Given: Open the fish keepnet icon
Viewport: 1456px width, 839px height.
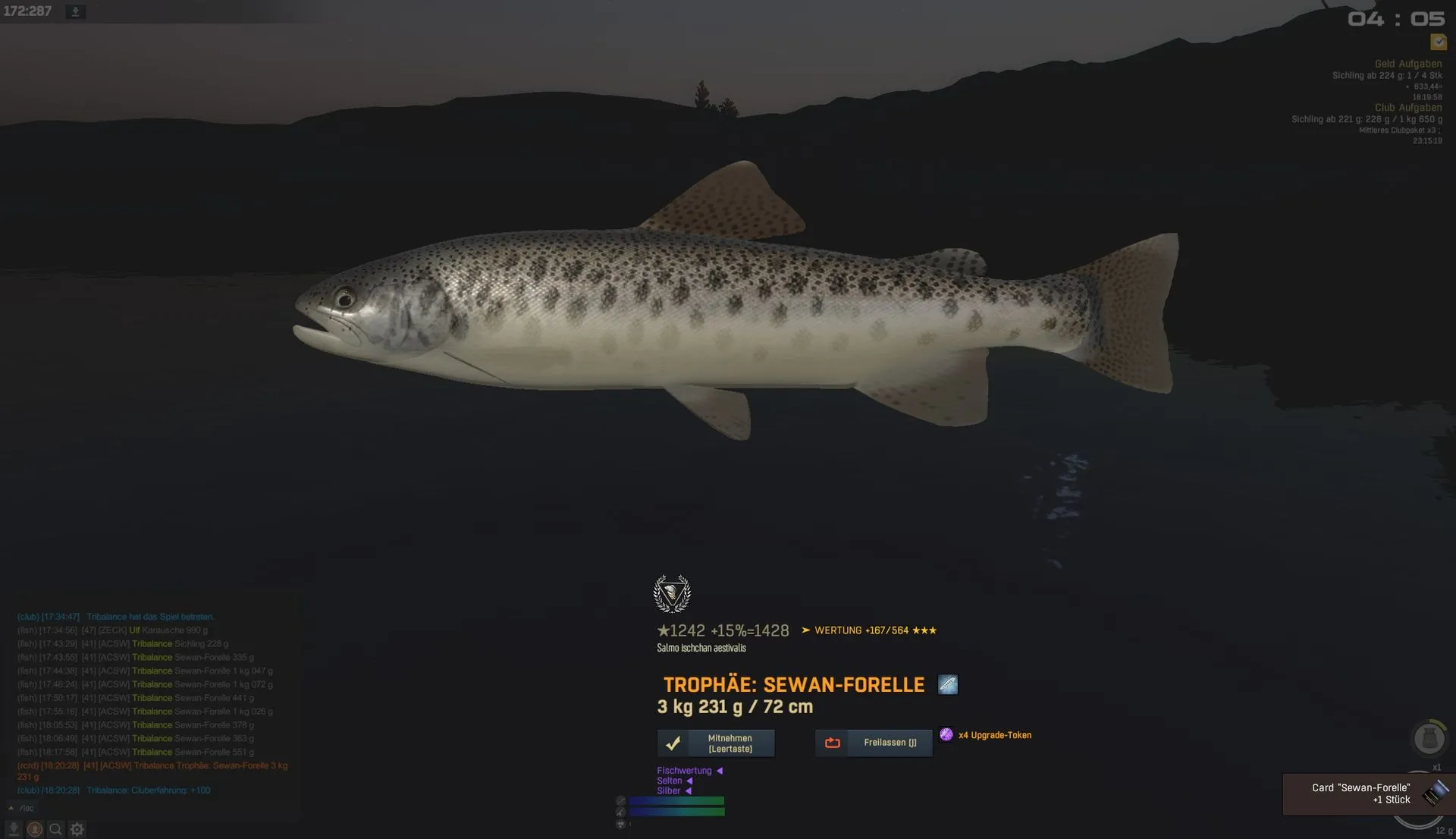Looking at the screenshot, I should (1429, 738).
